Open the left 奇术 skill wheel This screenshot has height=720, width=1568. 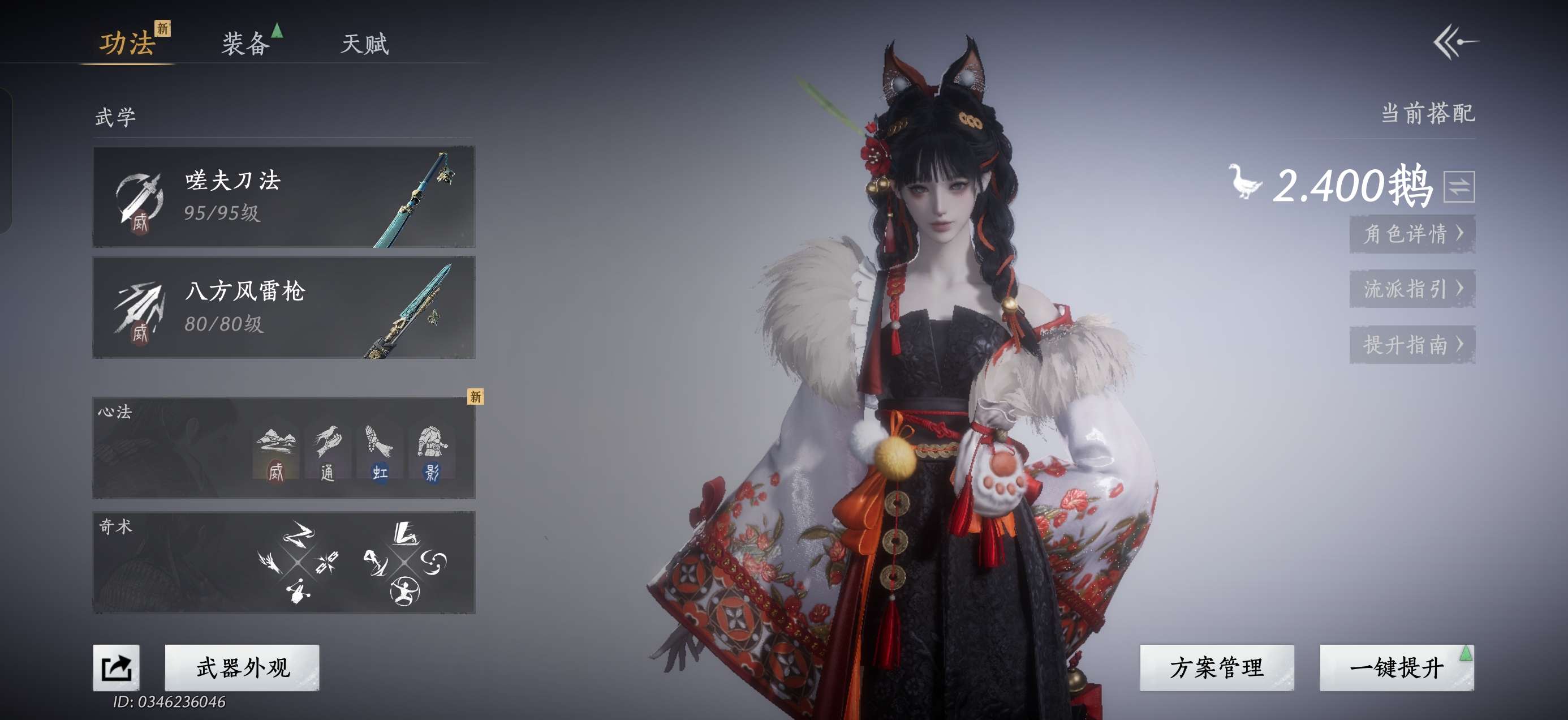[x=298, y=562]
